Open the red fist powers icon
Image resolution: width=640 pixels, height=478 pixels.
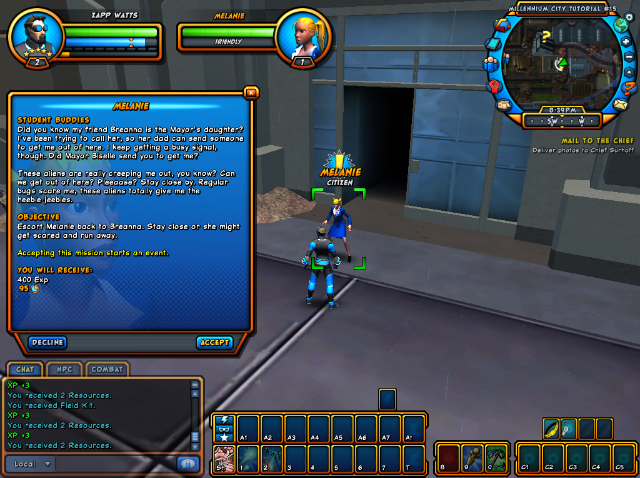[494, 85]
